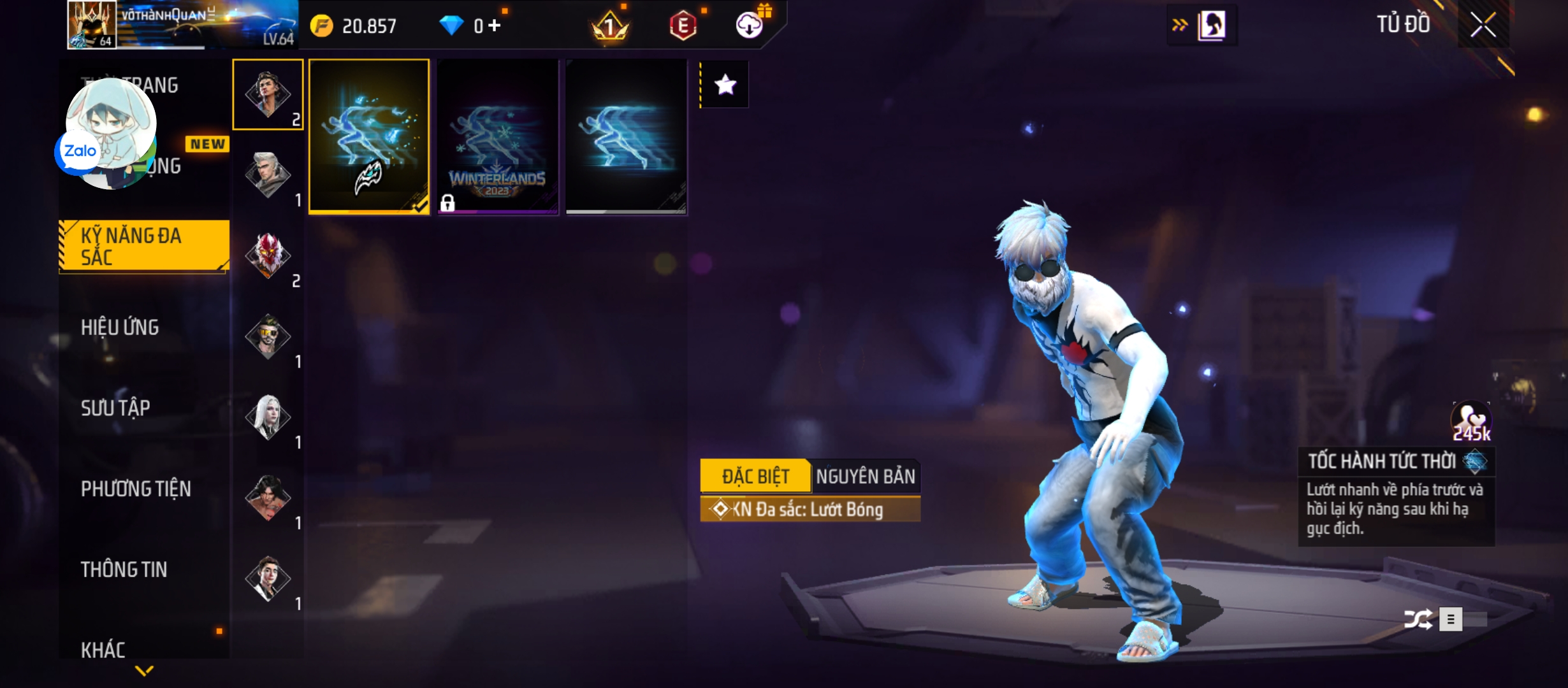Open the Hiệu Ứng category
The image size is (1568, 688).
[120, 327]
